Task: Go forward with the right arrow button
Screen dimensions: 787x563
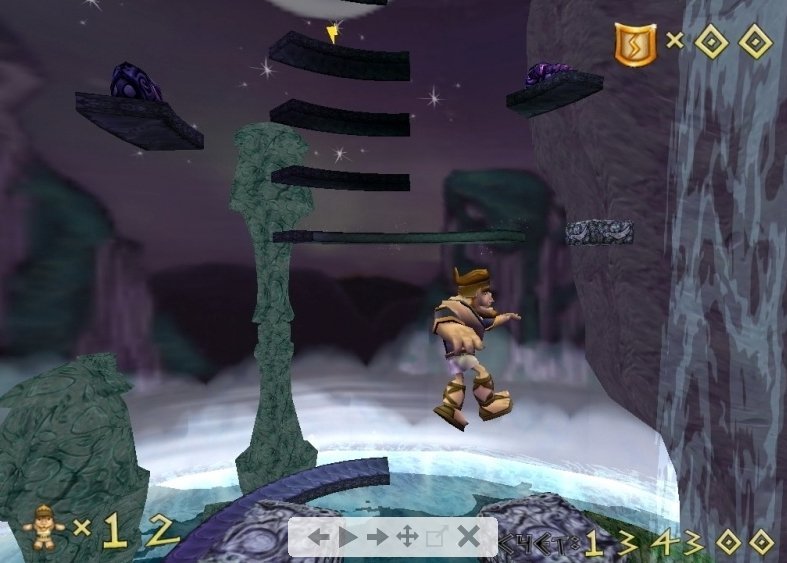Action: [377, 537]
